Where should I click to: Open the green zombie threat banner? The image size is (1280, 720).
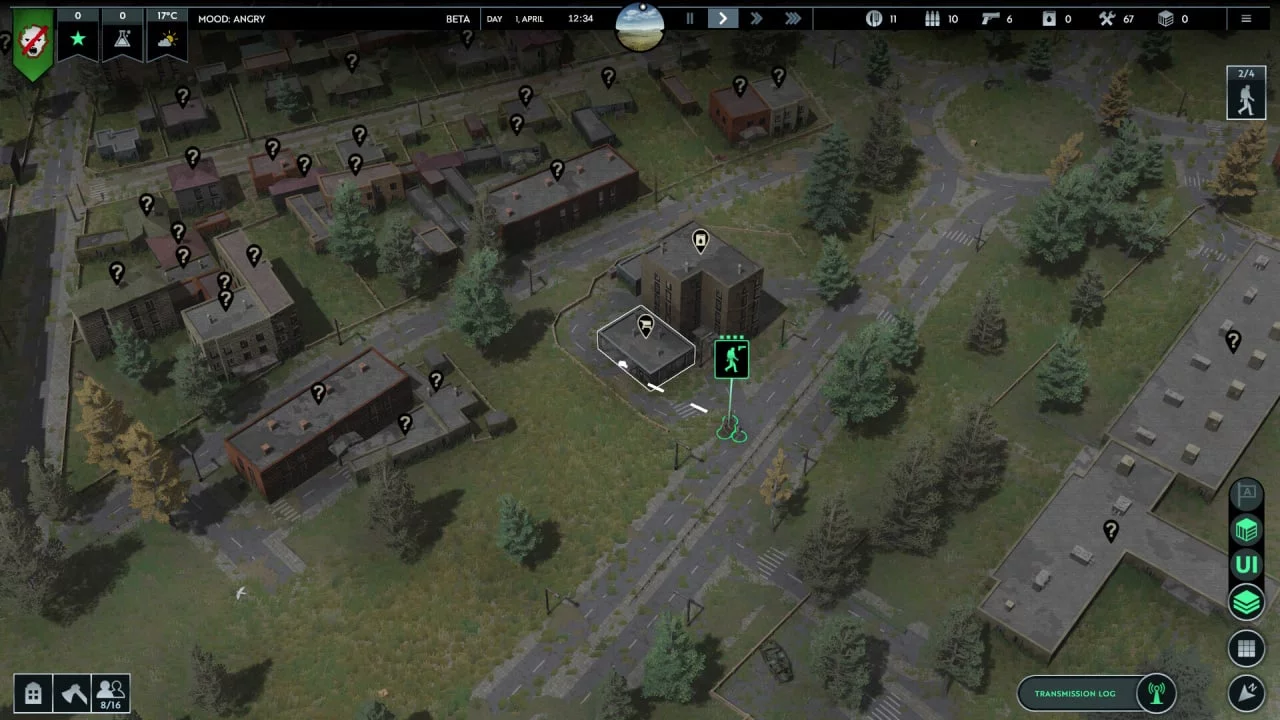(x=32, y=43)
